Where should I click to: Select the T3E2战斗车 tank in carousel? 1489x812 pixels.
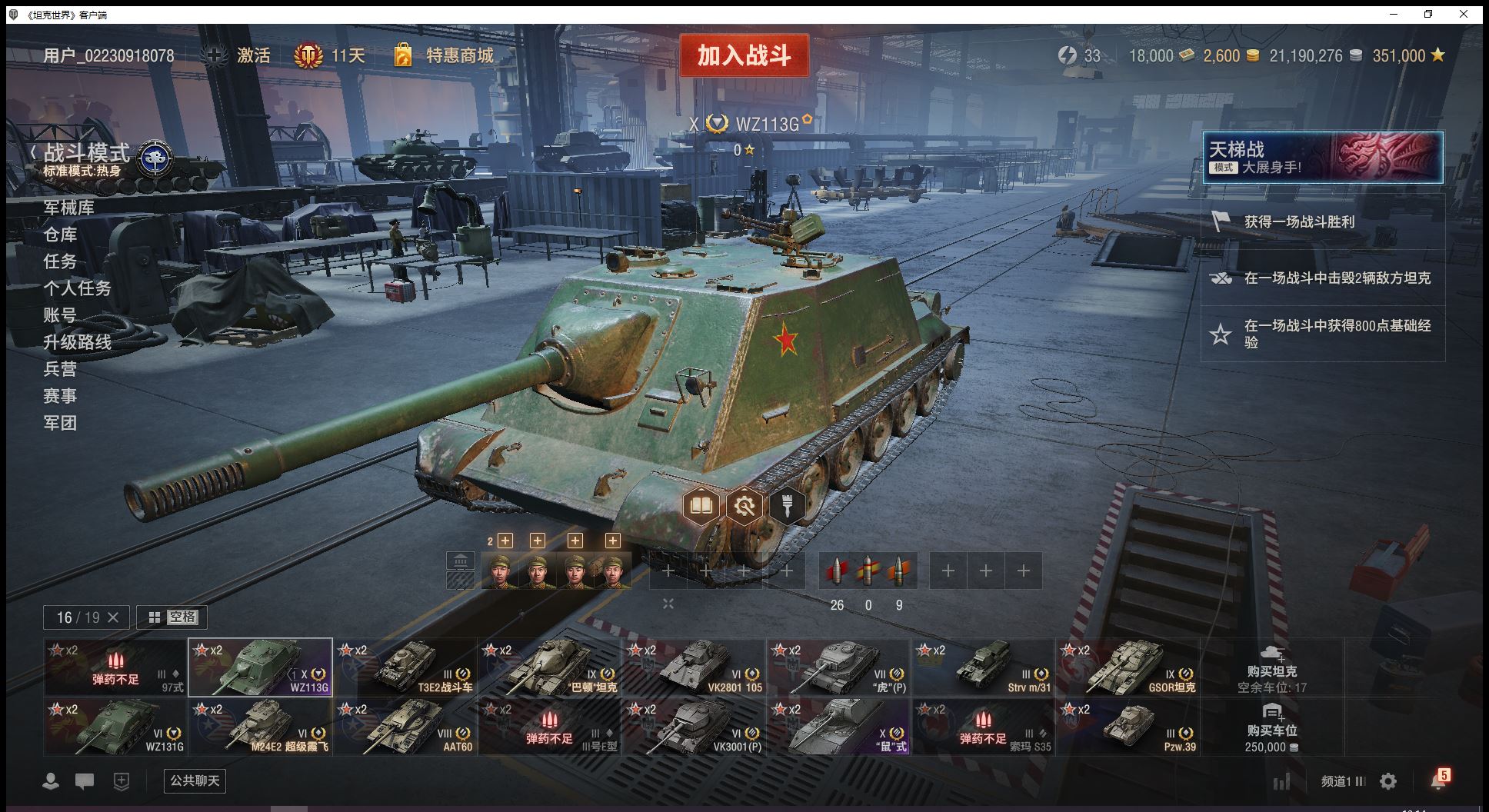click(405, 667)
